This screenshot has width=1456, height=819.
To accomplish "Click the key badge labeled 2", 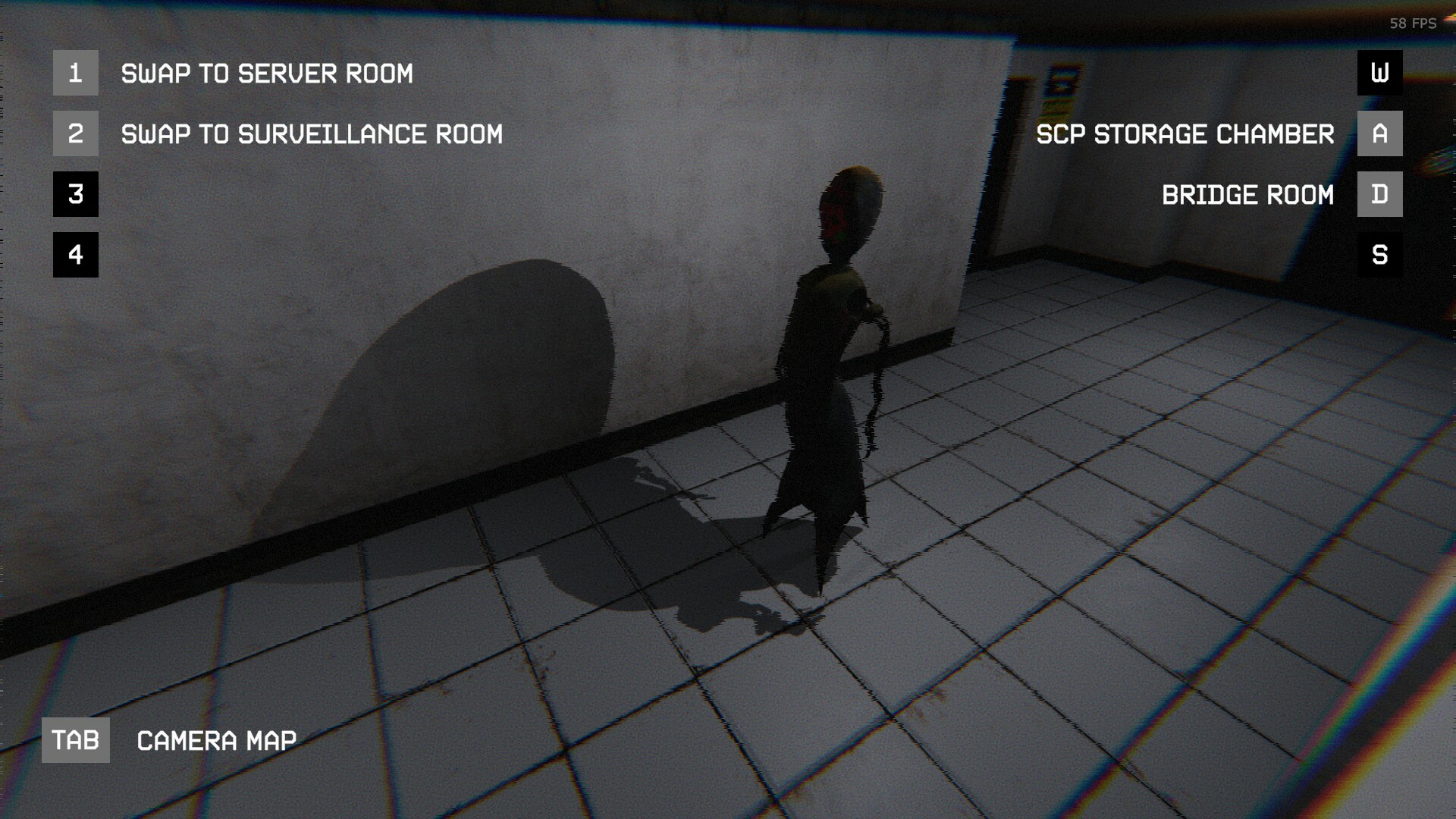I will tap(75, 134).
